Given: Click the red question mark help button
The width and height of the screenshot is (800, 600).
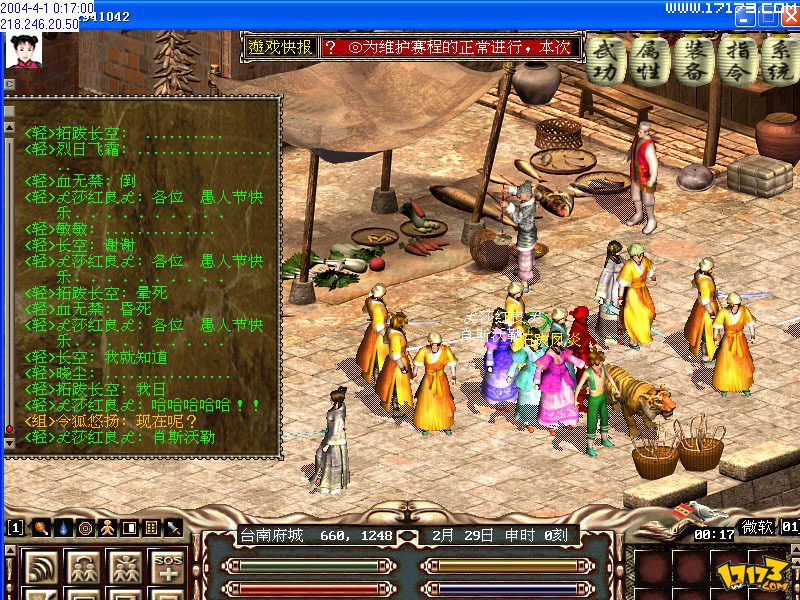Looking at the screenshot, I should 330,47.
